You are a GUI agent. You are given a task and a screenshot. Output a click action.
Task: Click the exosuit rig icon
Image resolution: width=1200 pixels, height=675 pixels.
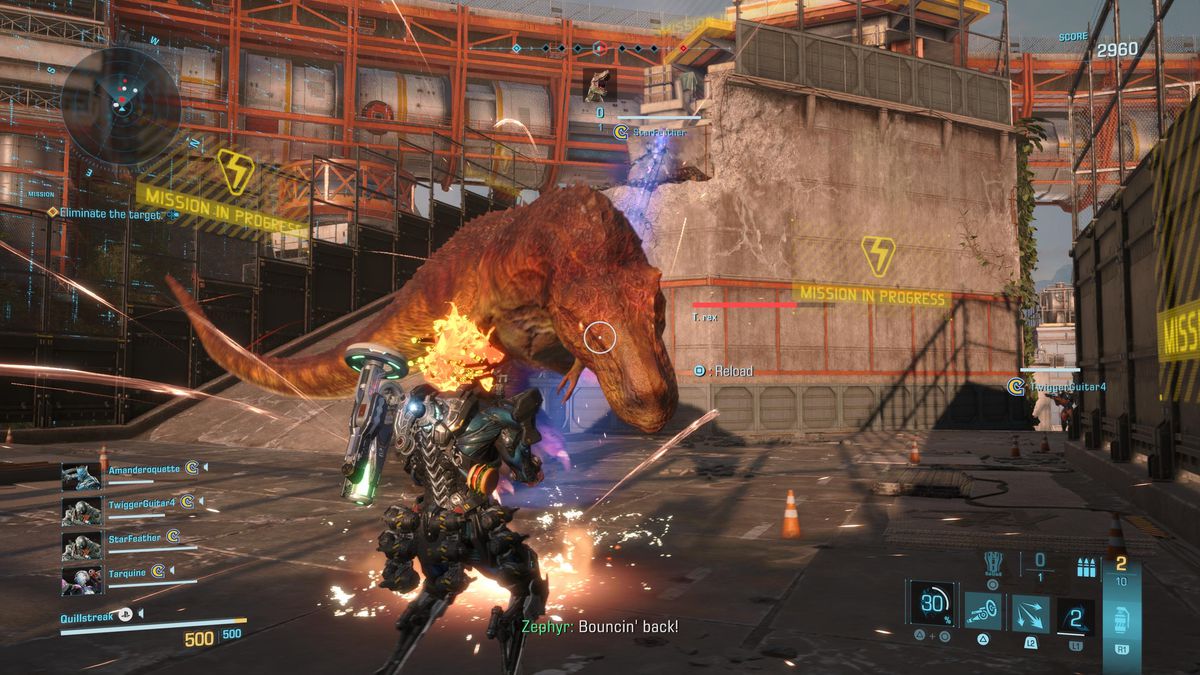(993, 564)
